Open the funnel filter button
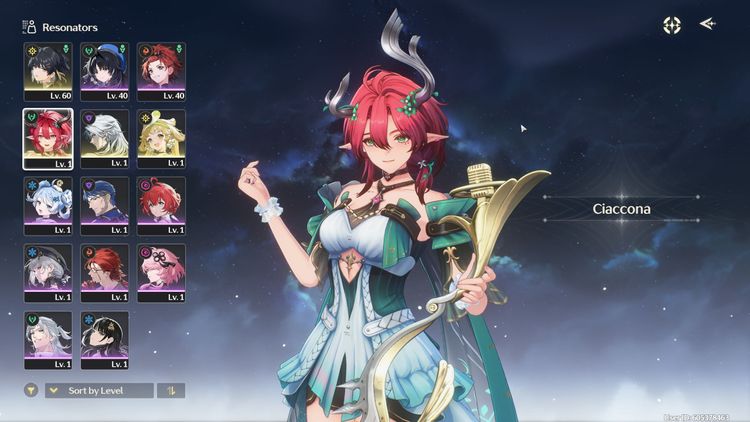The width and height of the screenshot is (750, 422). 30,390
